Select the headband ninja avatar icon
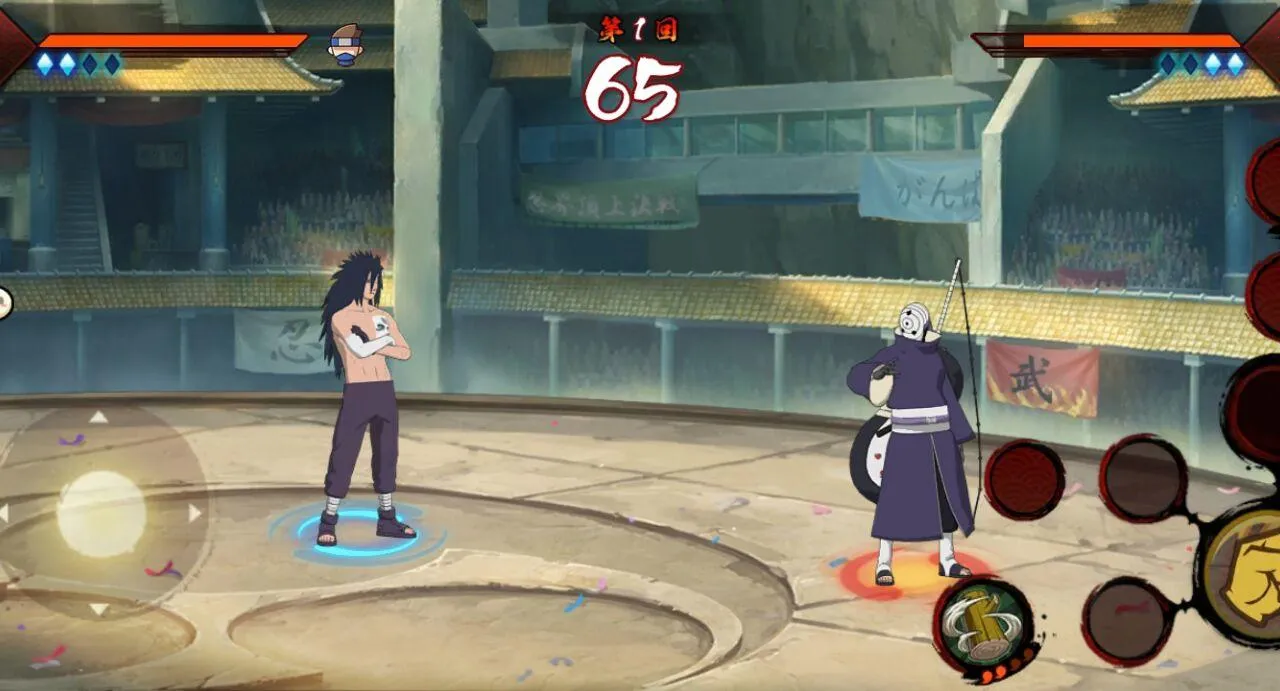 [x=345, y=43]
